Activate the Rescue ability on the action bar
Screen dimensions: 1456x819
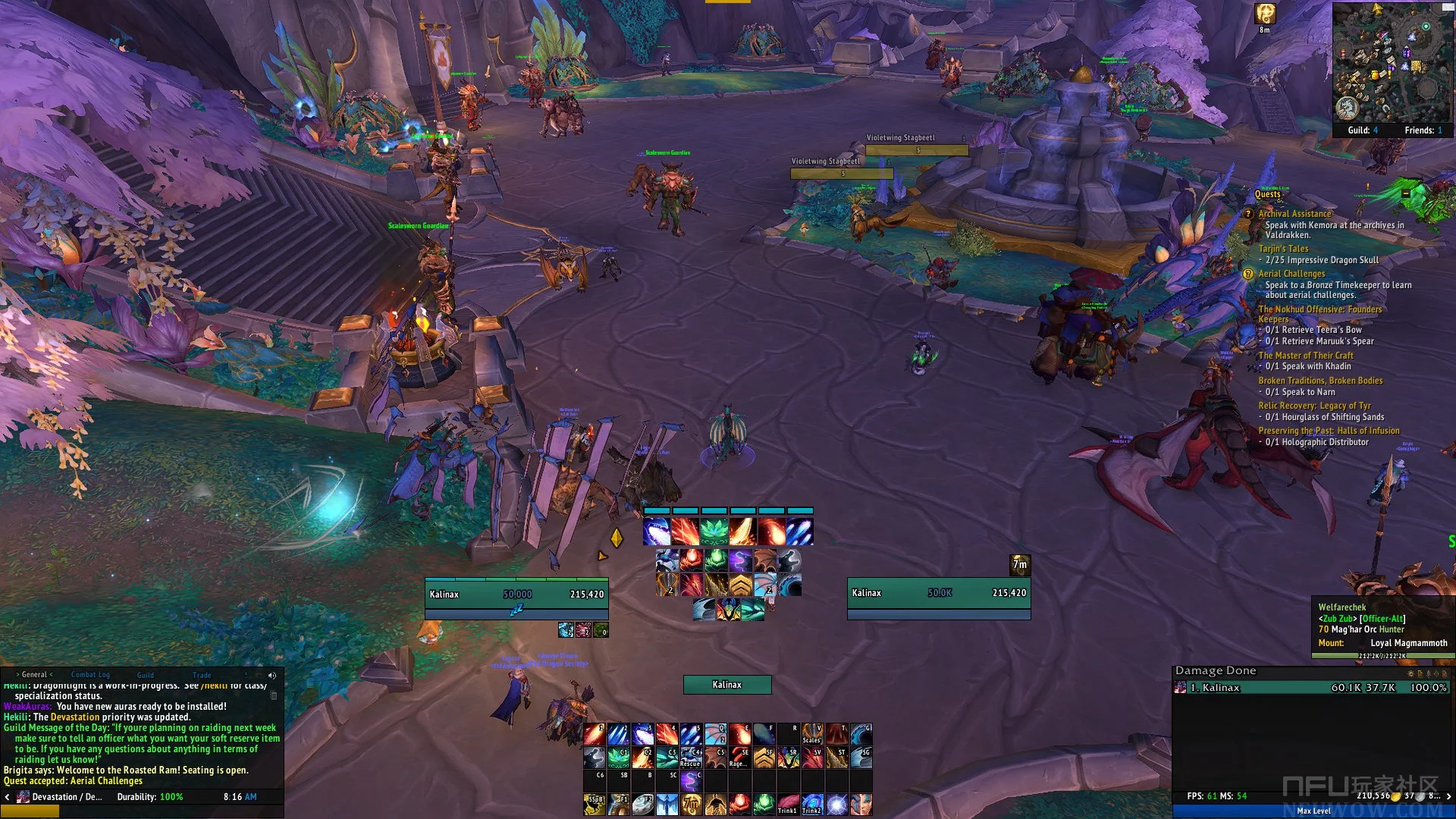coord(690,757)
